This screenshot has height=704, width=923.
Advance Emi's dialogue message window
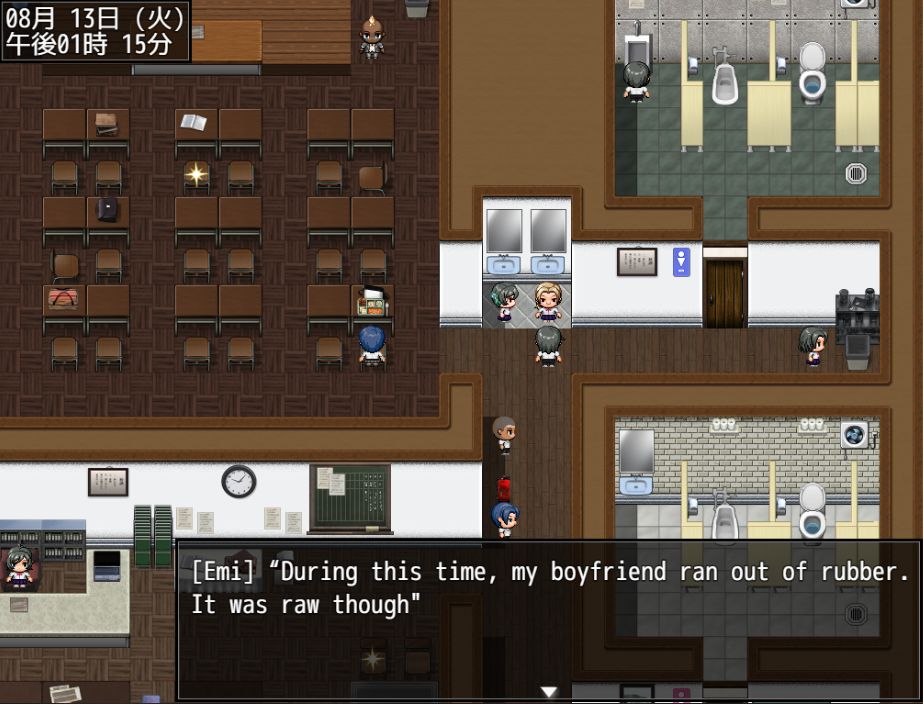[548, 620]
